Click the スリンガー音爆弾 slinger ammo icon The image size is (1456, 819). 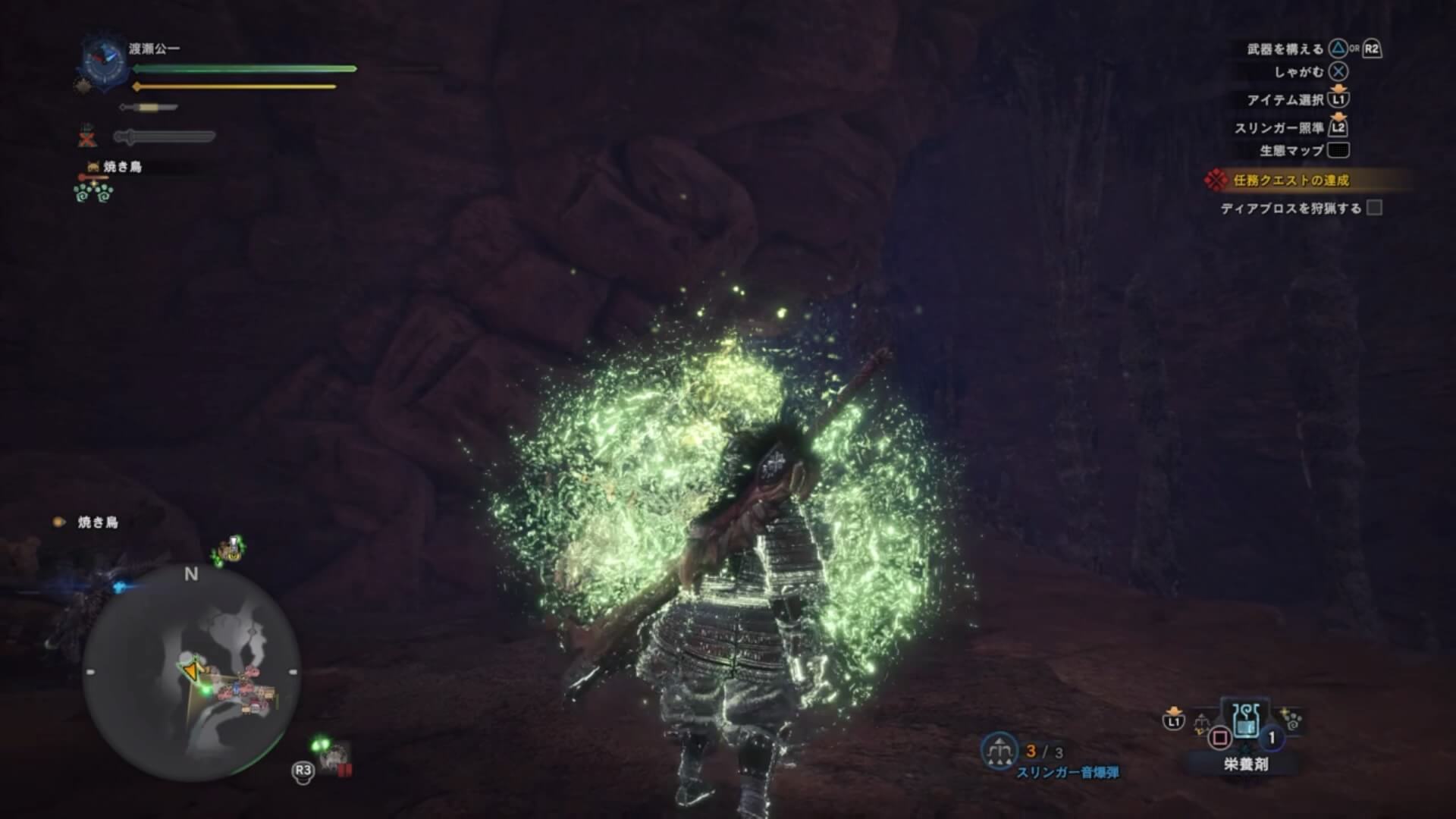pyautogui.click(x=999, y=750)
